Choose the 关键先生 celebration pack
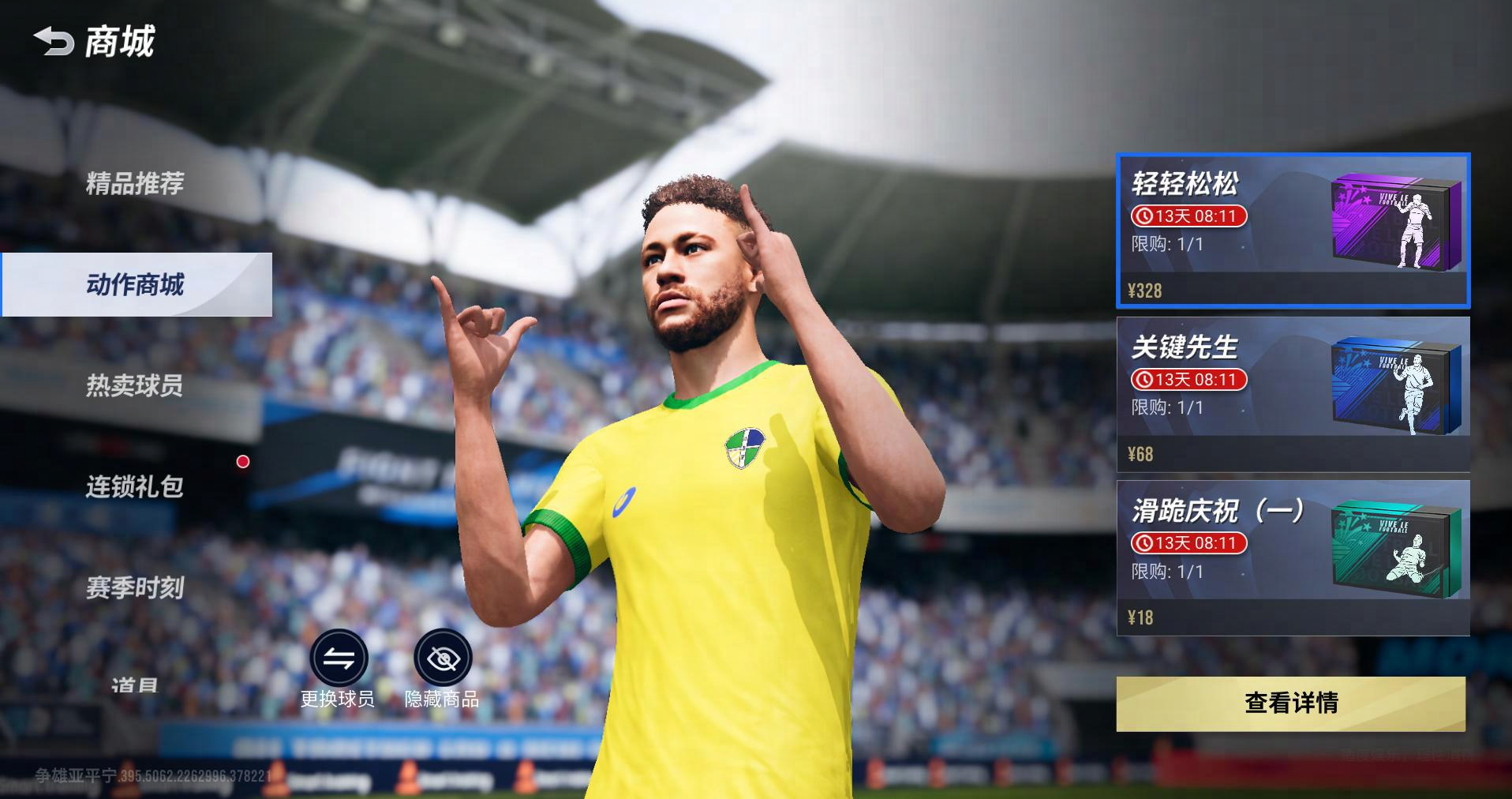The height and width of the screenshot is (799, 1512). [x=1292, y=394]
